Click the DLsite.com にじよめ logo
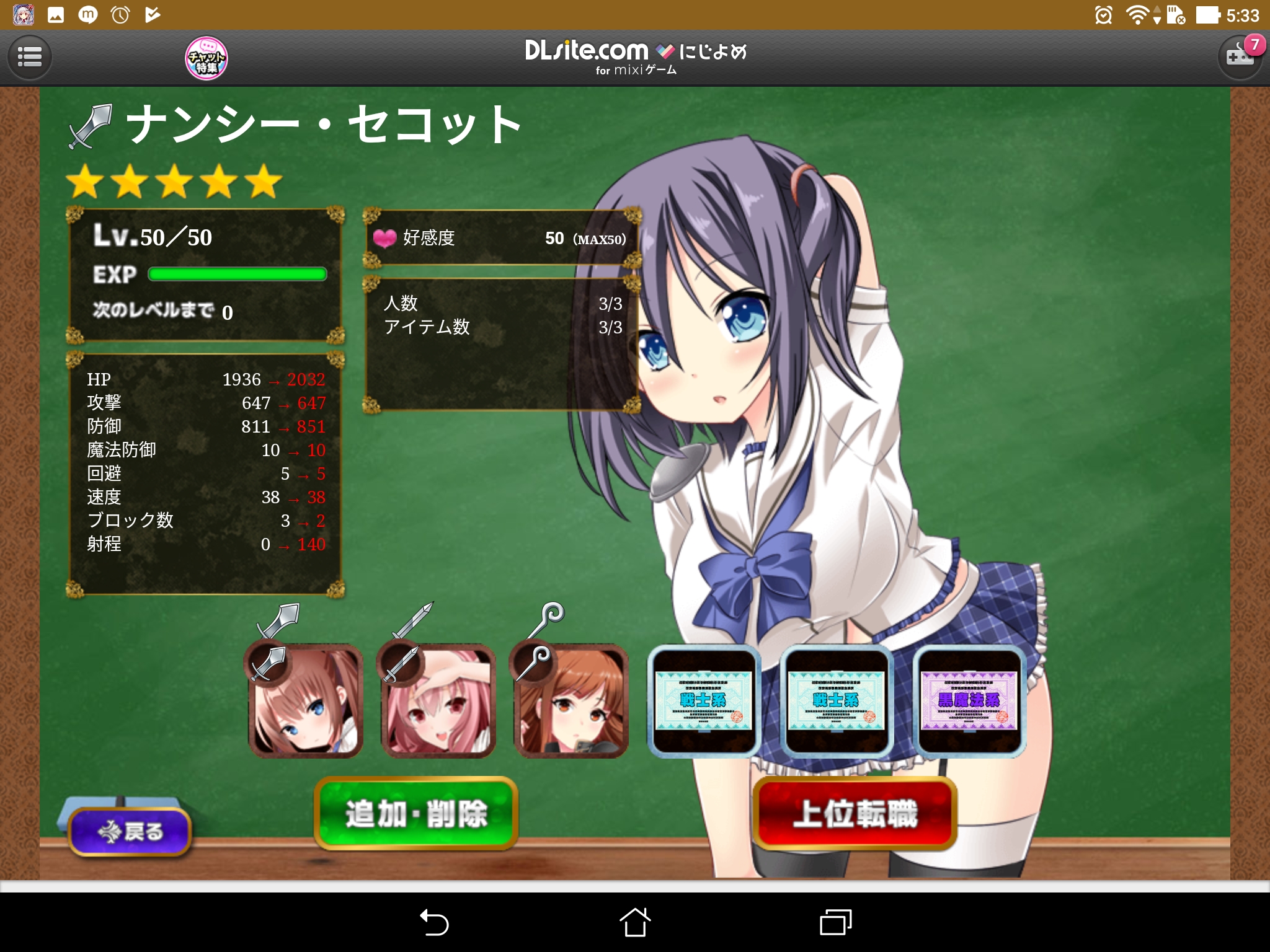The width and height of the screenshot is (1270, 952). pos(635,56)
